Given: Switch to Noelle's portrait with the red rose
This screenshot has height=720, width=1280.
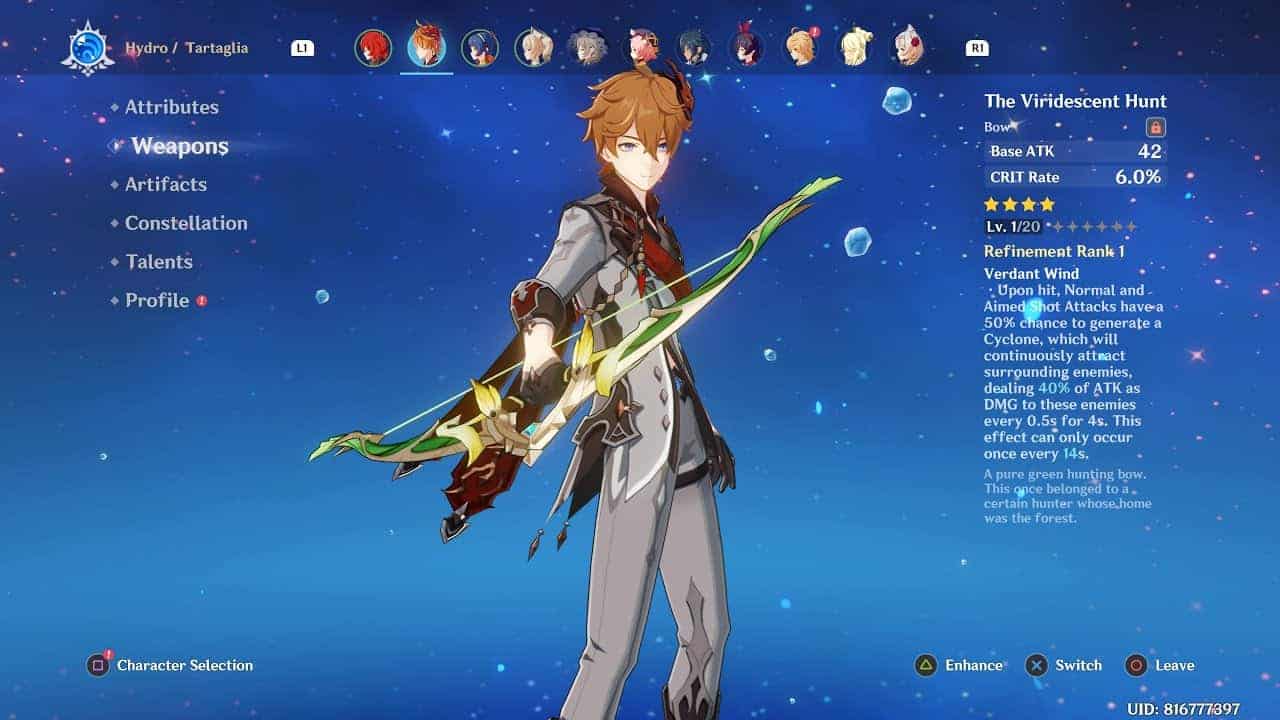Looking at the screenshot, I should pos(907,48).
